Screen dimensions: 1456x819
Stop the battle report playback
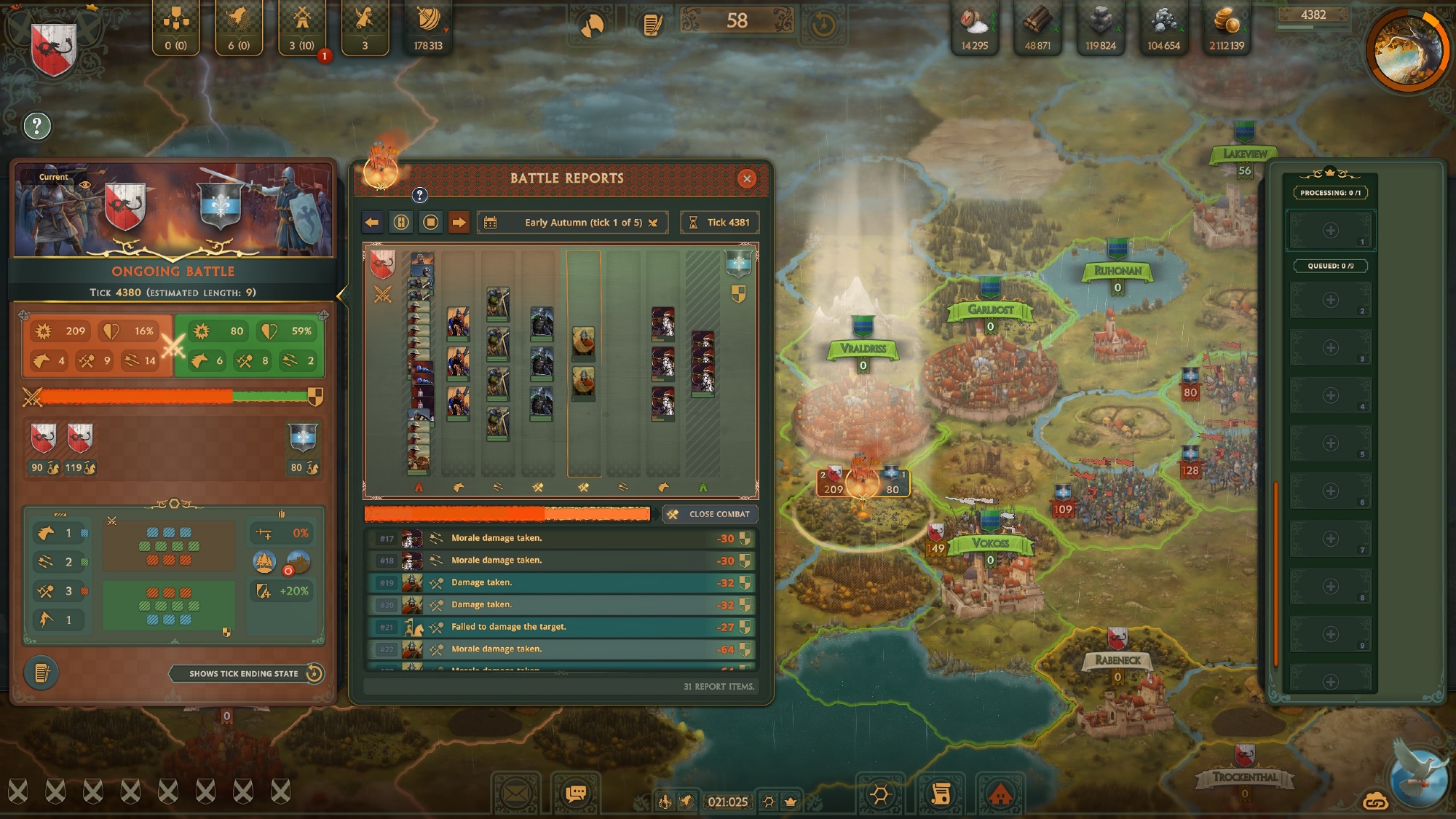click(430, 223)
